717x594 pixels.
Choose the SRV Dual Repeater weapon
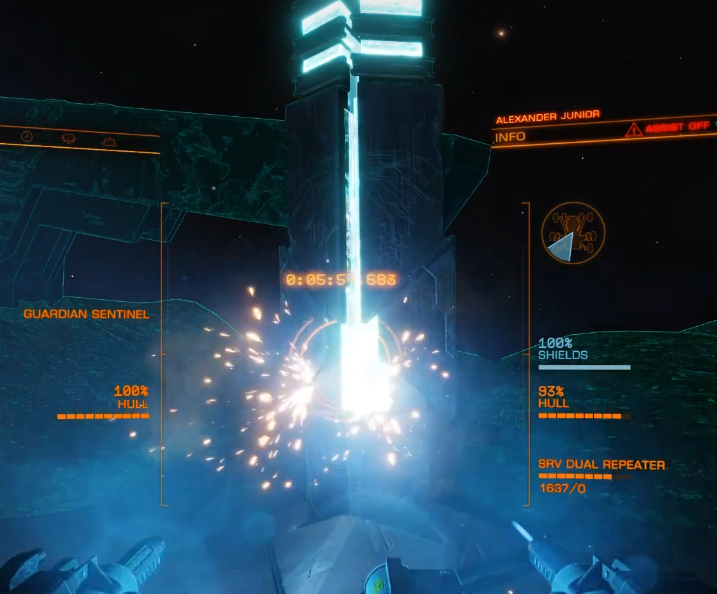(601, 465)
